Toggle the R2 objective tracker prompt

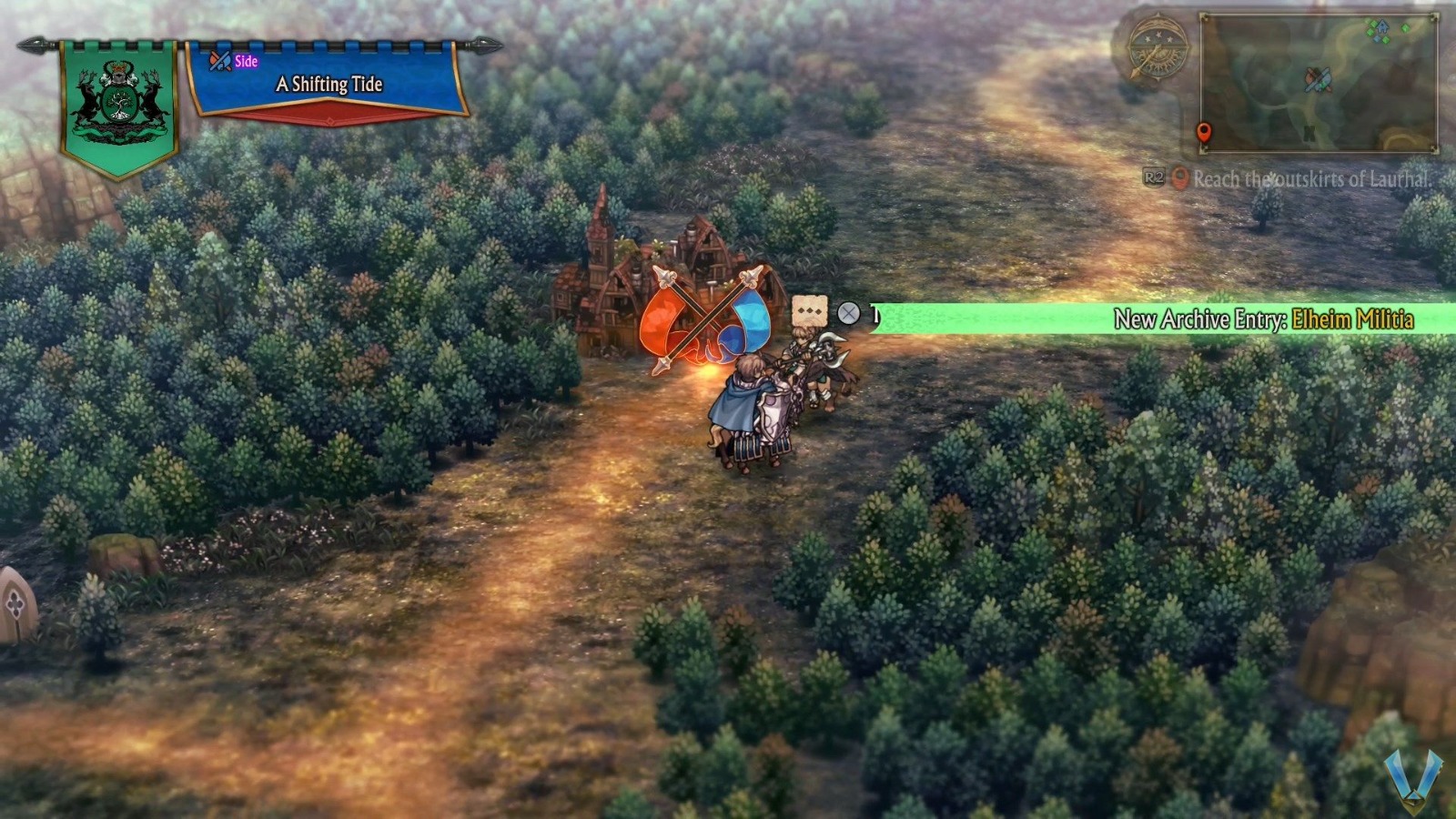(1154, 177)
